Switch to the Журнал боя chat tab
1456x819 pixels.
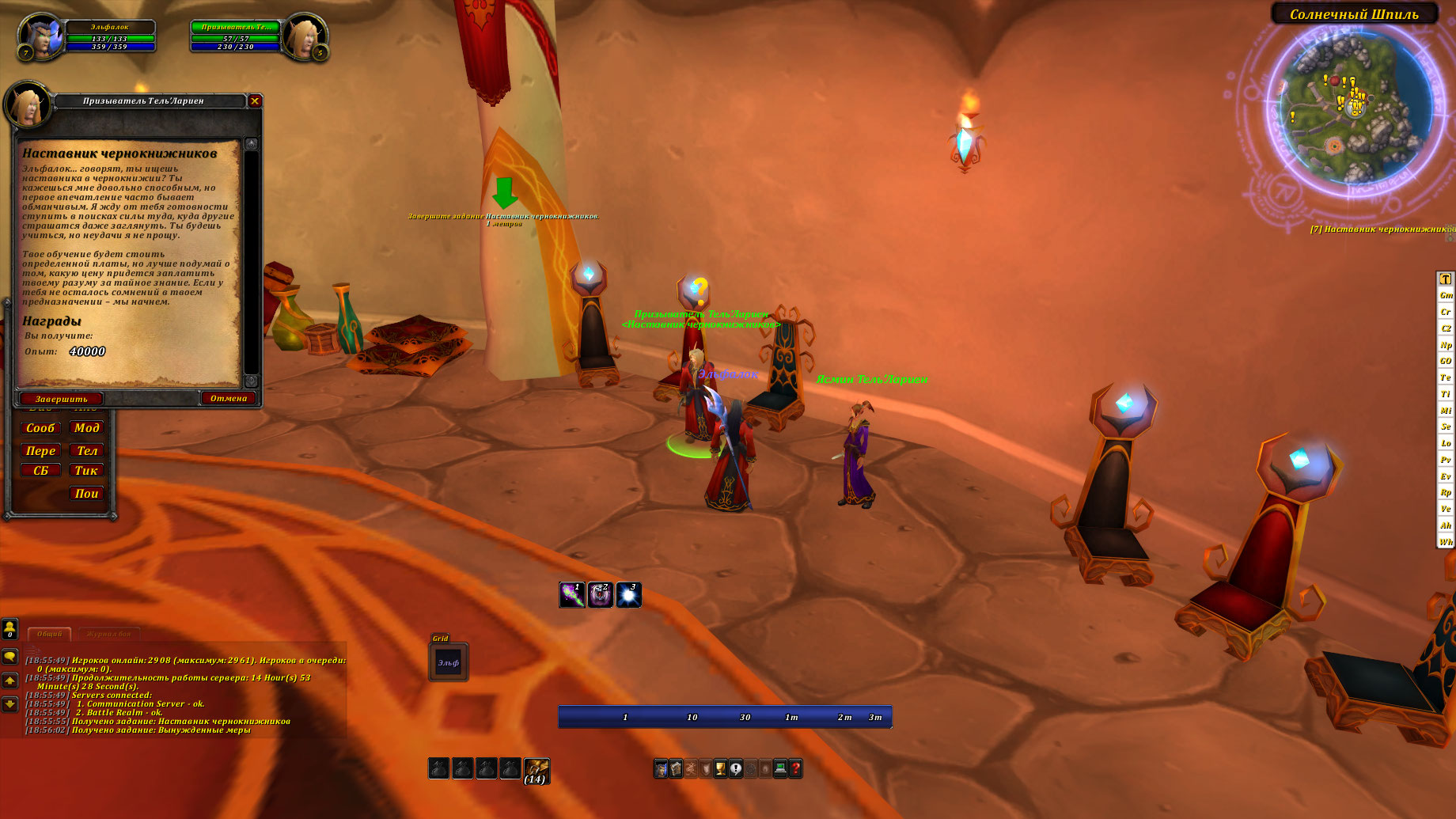(x=109, y=634)
